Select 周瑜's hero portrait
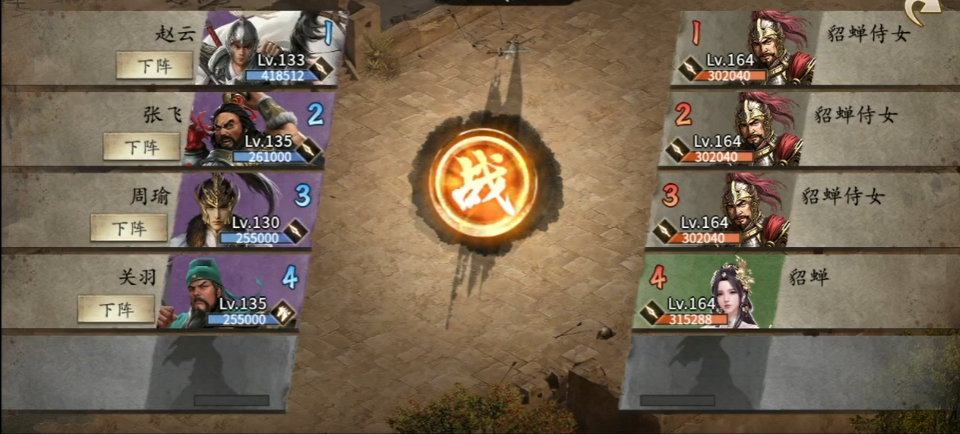Viewport: 960px width, 434px height. pyautogui.click(x=240, y=210)
